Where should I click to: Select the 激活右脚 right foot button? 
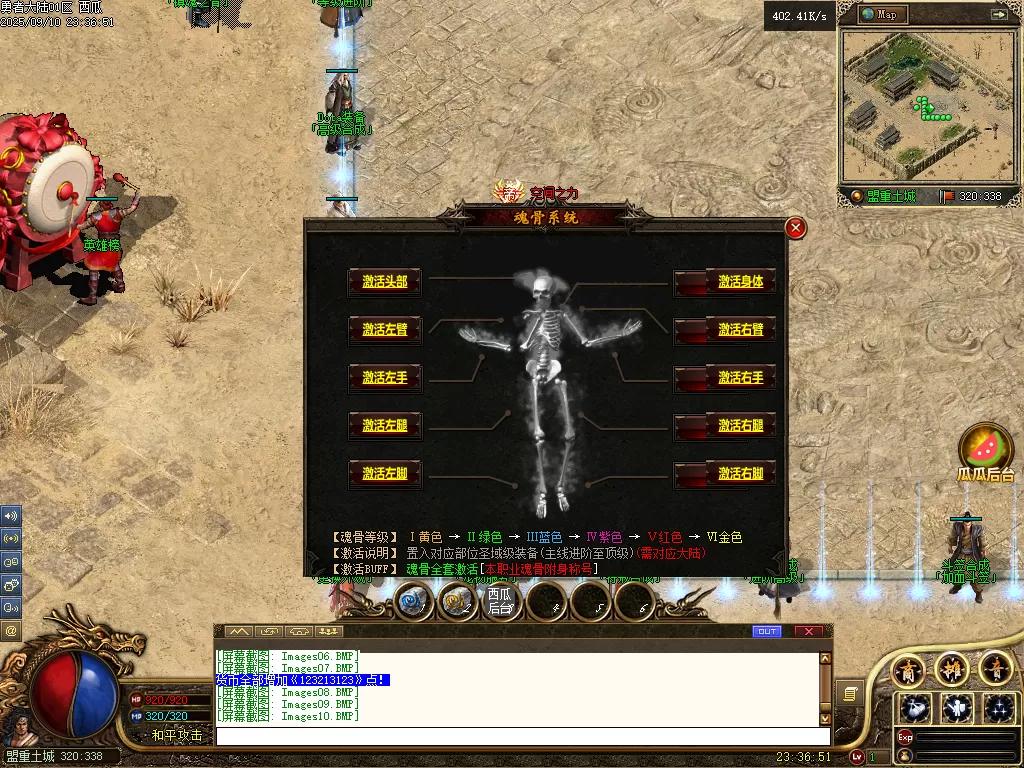(739, 474)
